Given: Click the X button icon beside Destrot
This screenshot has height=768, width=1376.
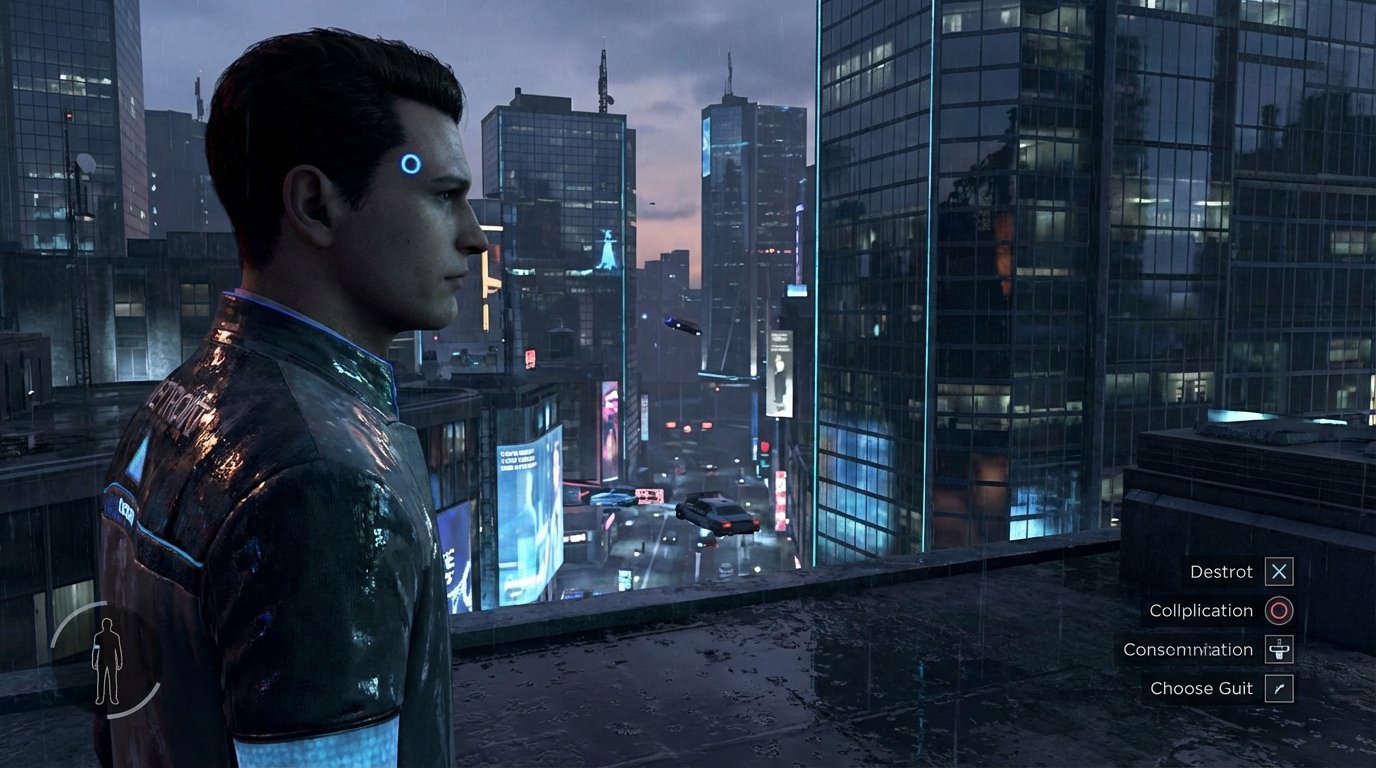Looking at the screenshot, I should (1278, 572).
